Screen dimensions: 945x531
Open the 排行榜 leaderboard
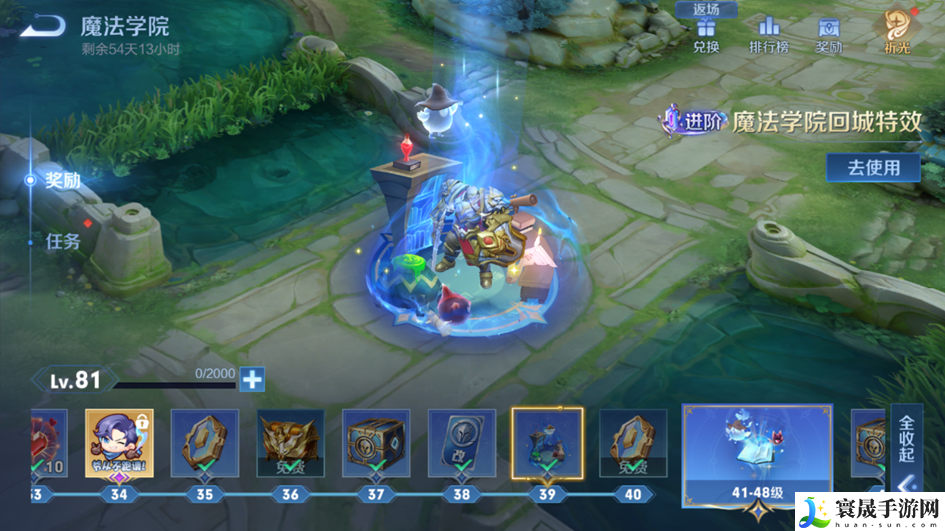[768, 34]
